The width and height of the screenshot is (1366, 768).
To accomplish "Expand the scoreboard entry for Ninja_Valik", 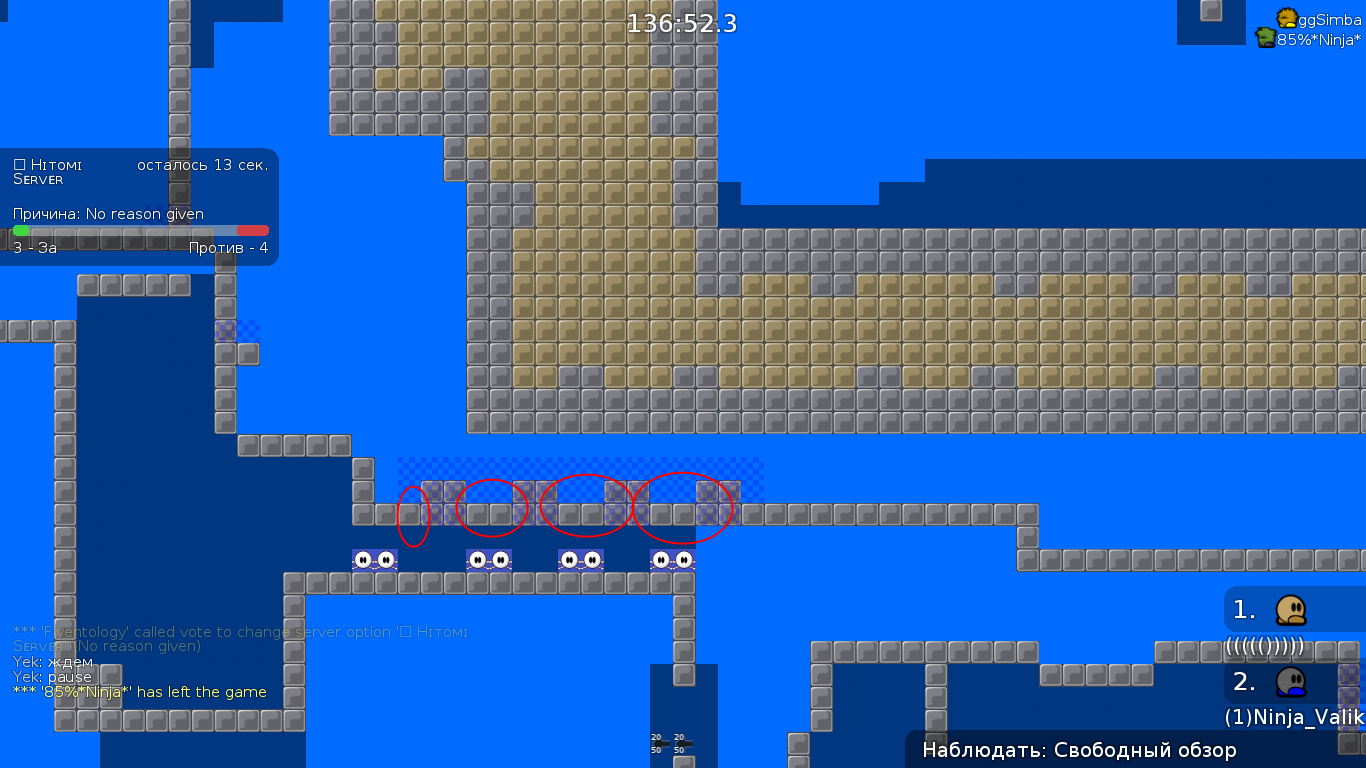I will pos(1293,717).
